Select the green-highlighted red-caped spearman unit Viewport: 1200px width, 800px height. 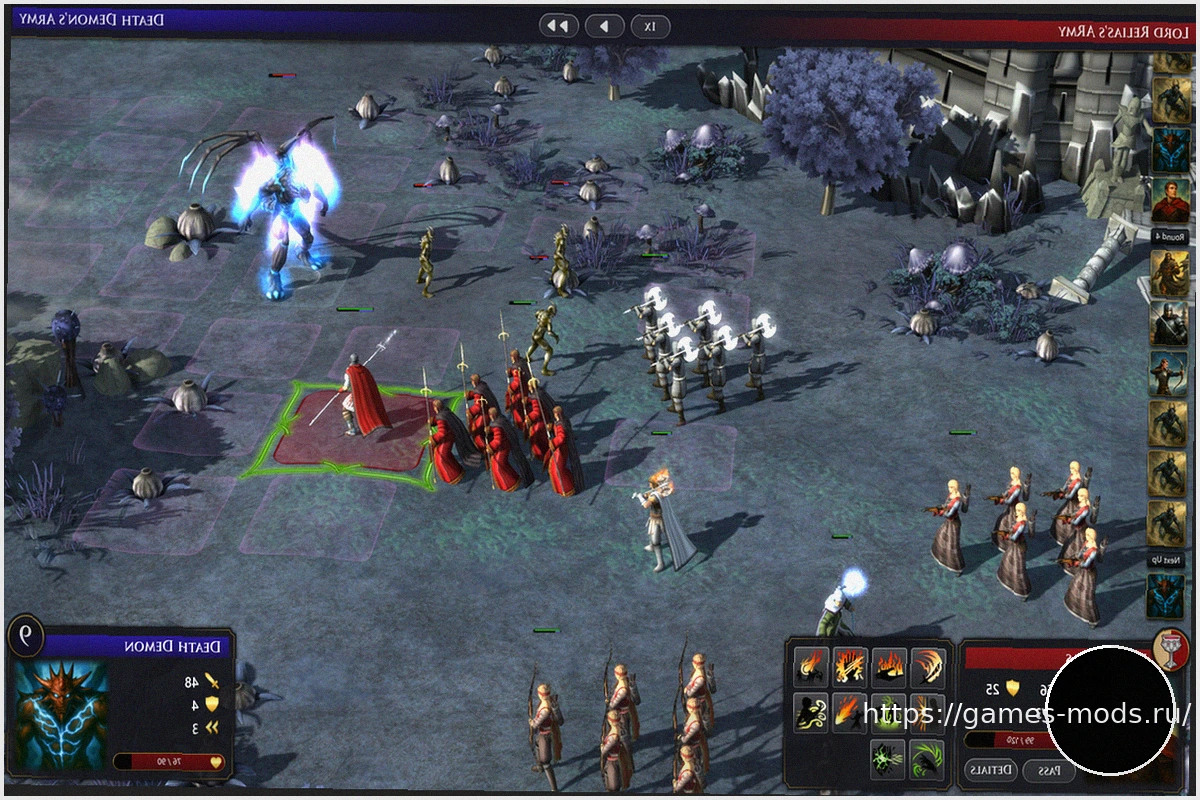point(362,400)
